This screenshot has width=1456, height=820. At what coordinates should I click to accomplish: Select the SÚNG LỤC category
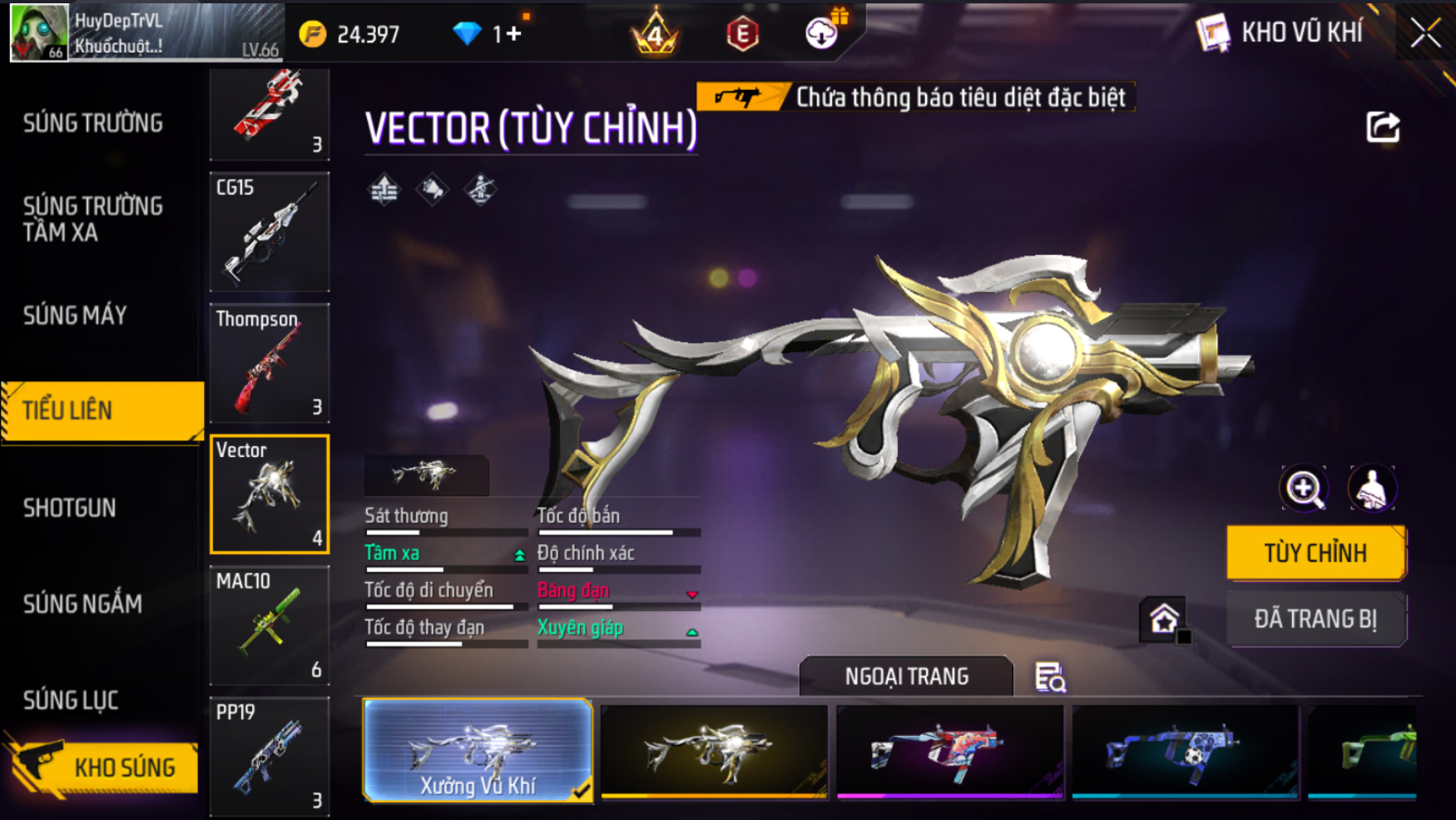tap(71, 700)
